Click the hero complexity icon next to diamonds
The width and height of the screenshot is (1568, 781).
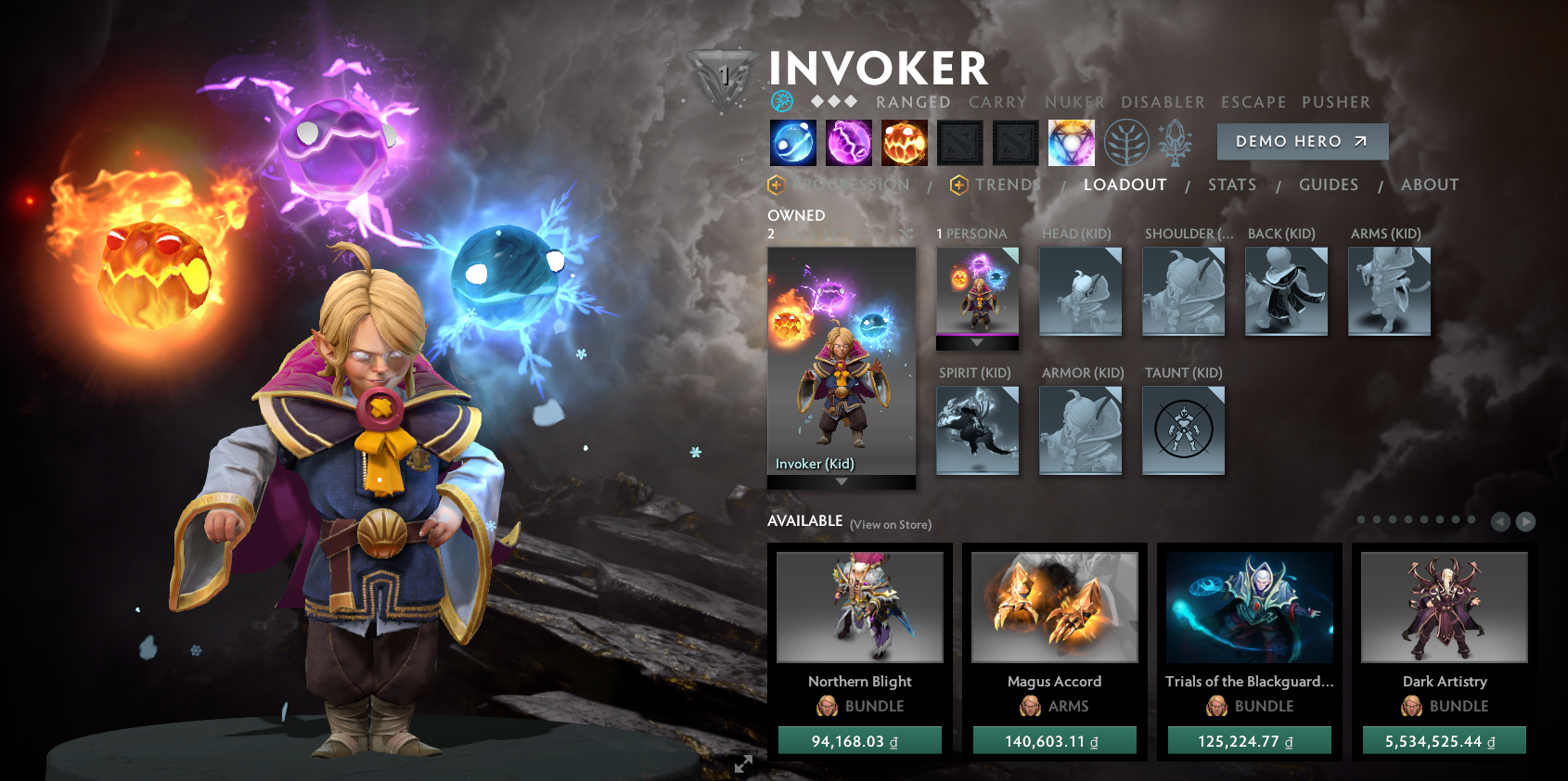(782, 102)
